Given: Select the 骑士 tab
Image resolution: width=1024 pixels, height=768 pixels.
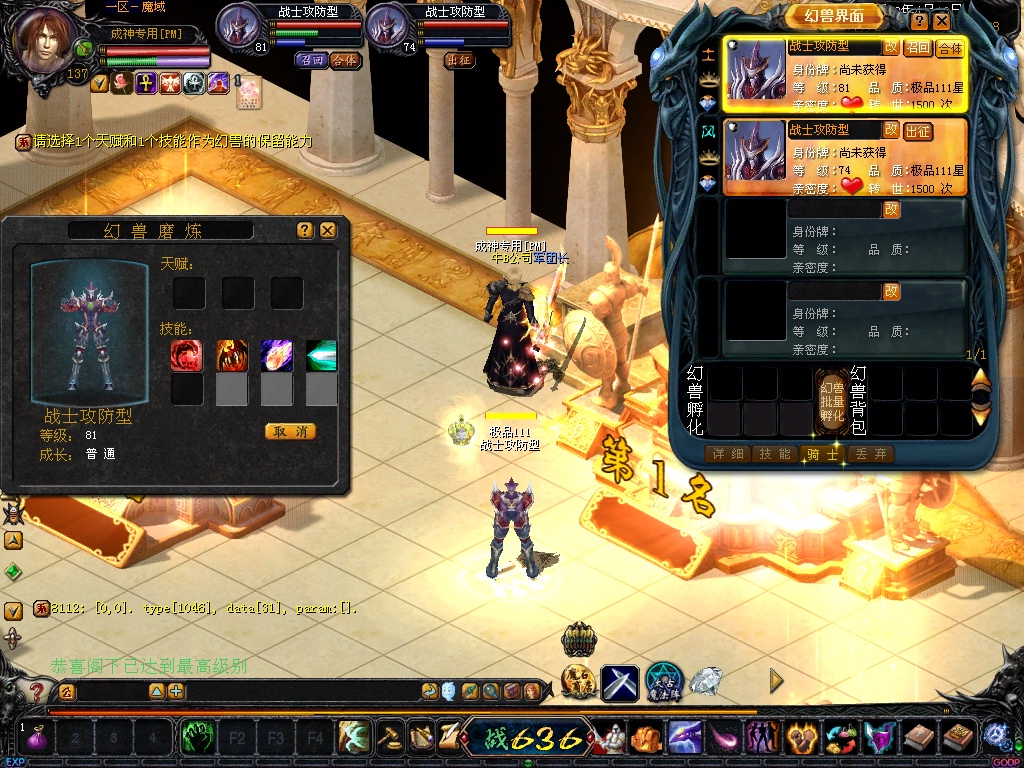Looking at the screenshot, I should click(823, 454).
